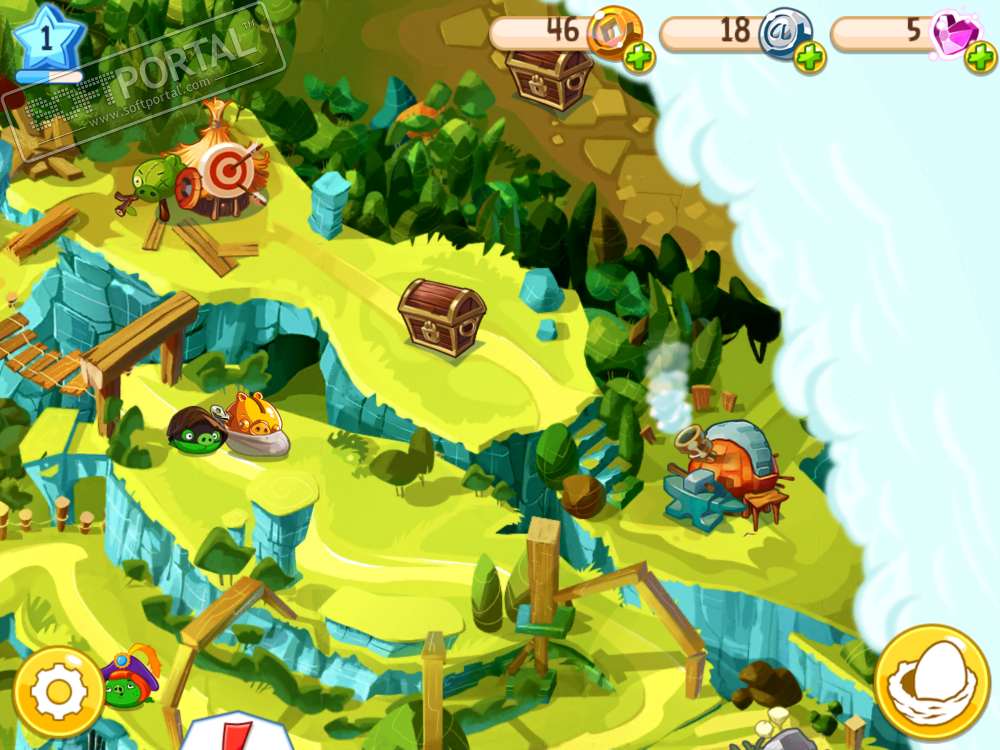Buy more blue snoutling currency via plus

point(810,58)
